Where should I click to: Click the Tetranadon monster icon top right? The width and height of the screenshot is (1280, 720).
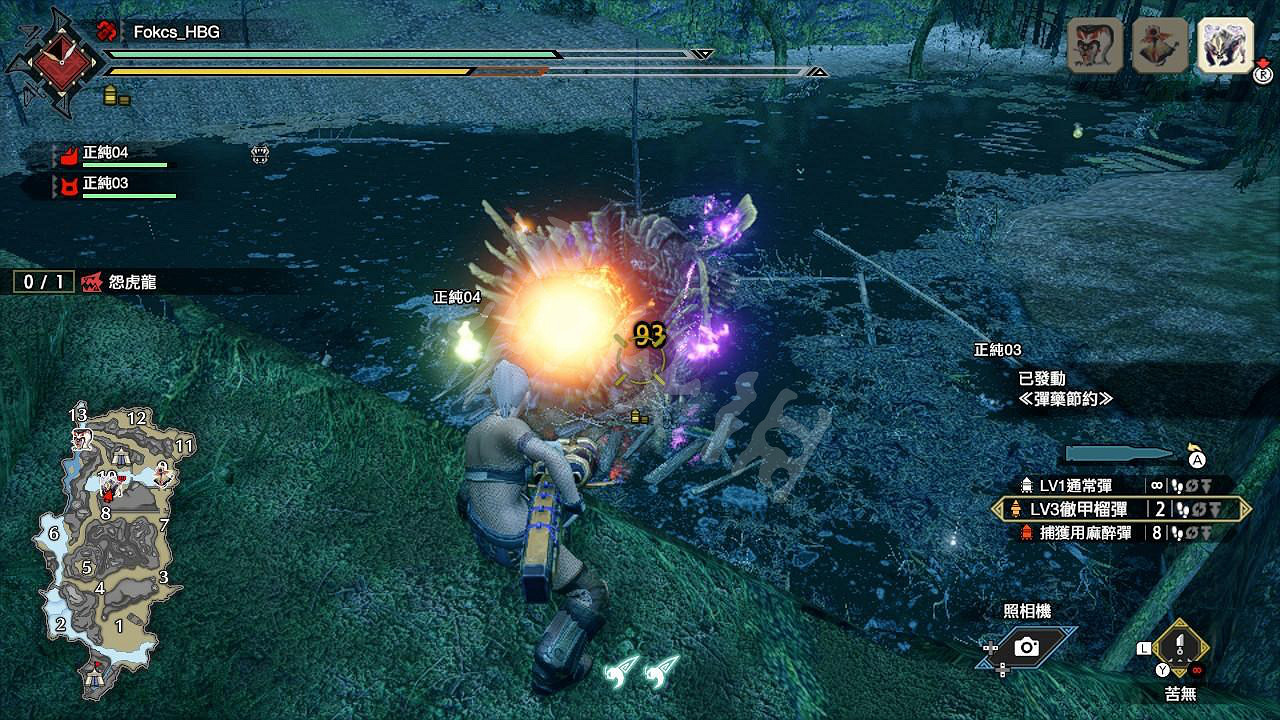1158,43
